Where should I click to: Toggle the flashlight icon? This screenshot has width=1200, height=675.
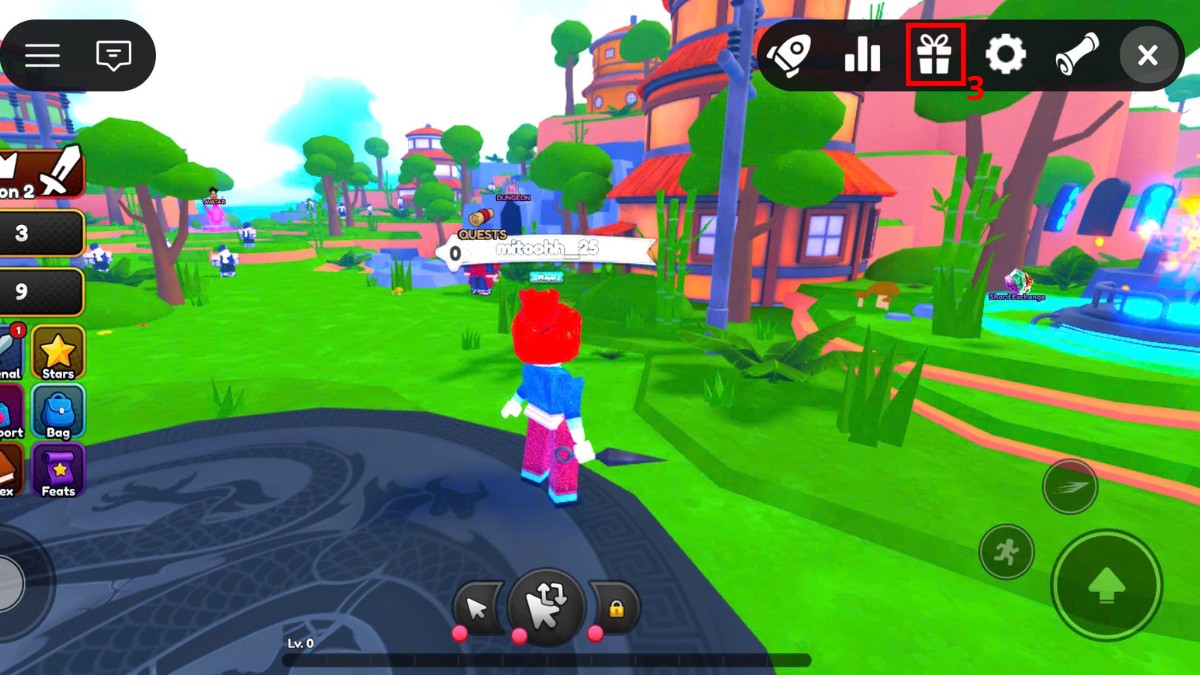[x=1077, y=55]
